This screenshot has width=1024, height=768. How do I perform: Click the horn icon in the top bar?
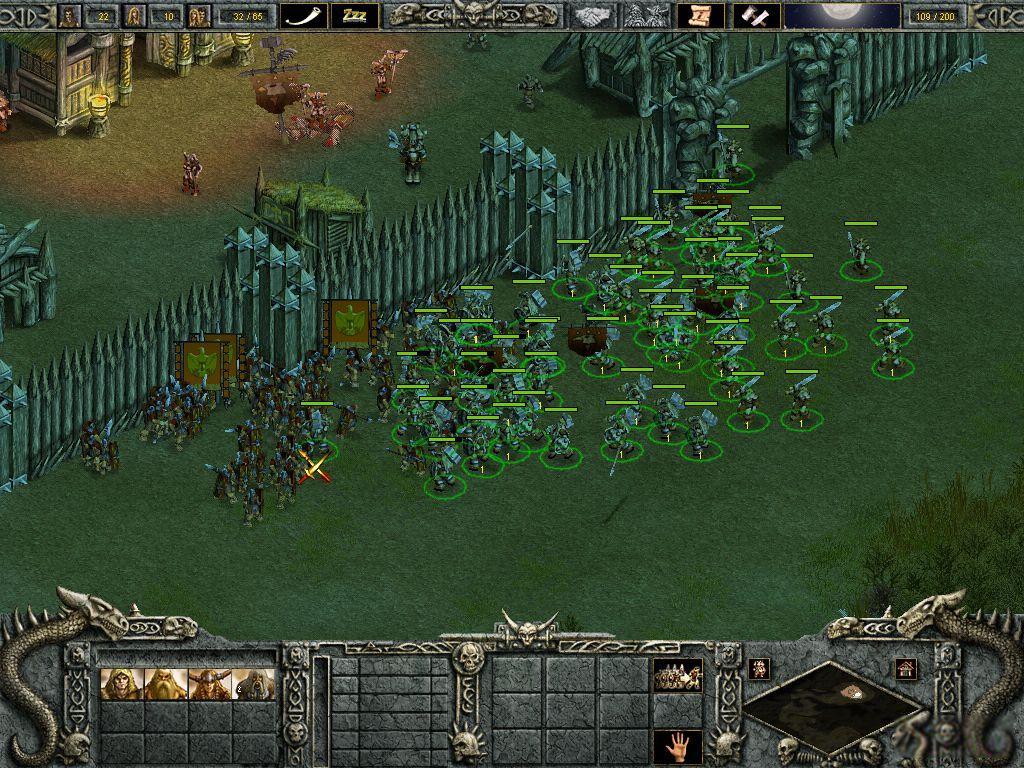(x=304, y=15)
